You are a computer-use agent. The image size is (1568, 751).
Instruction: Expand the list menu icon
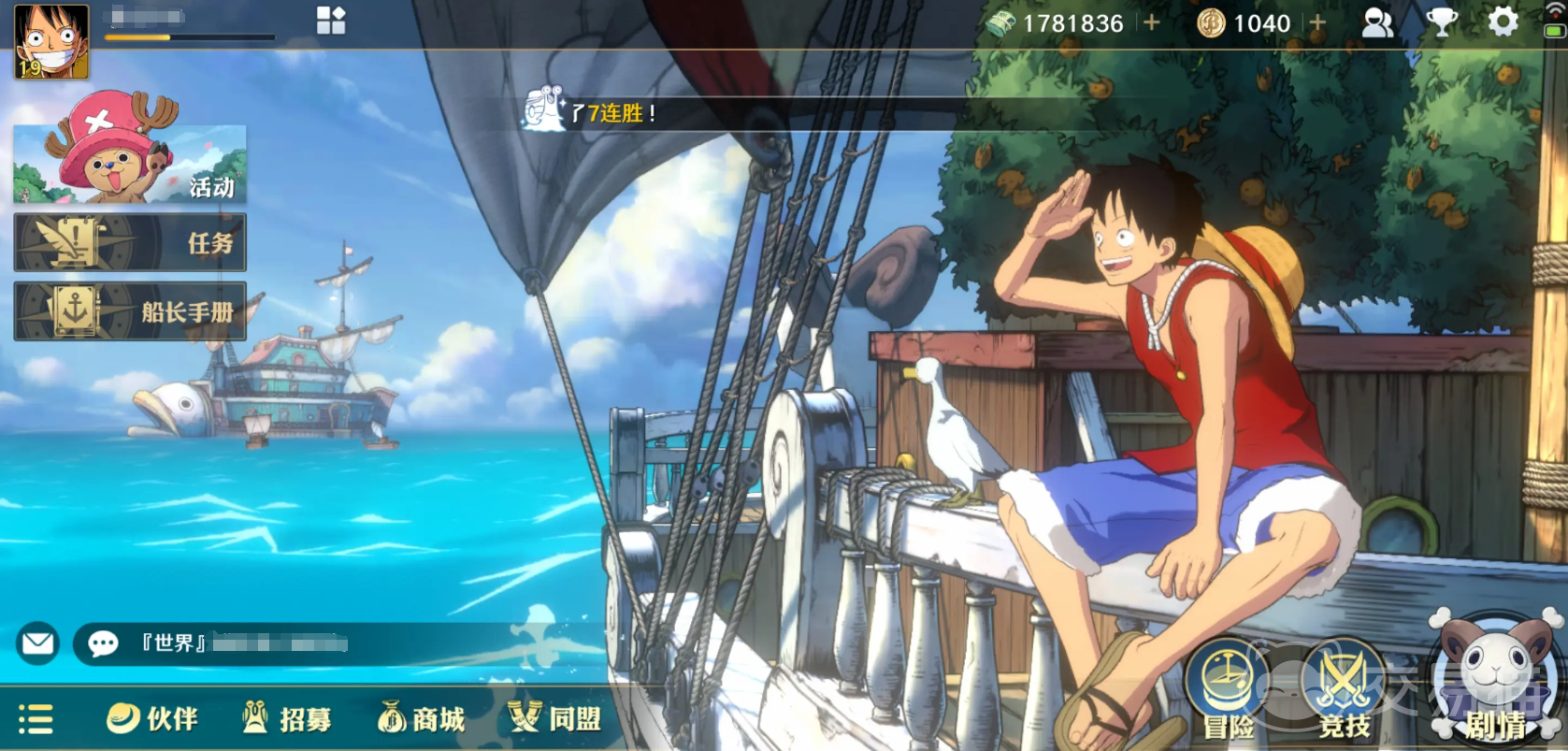pos(36,719)
